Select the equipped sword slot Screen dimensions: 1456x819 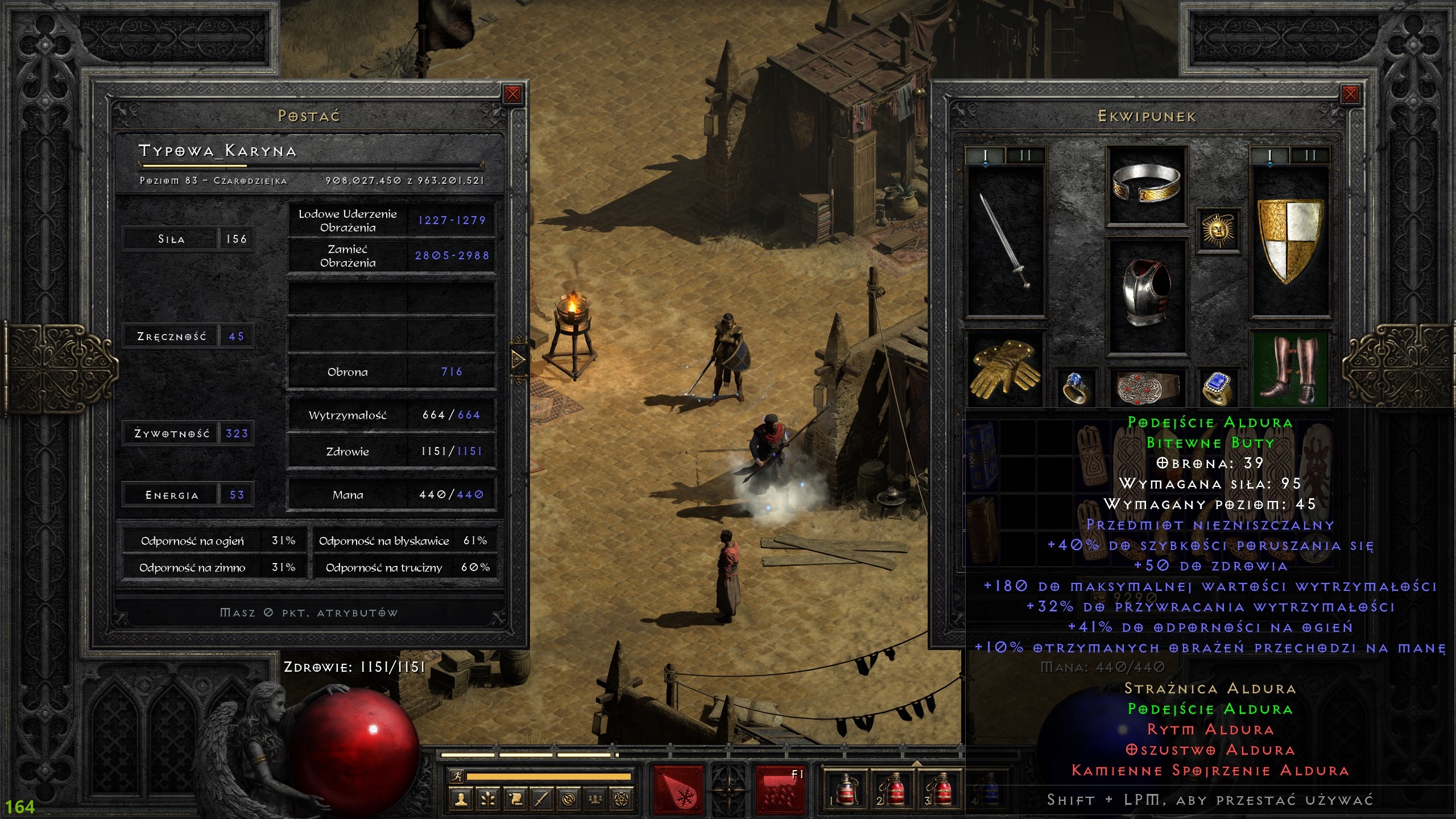pyautogui.click(x=1006, y=240)
